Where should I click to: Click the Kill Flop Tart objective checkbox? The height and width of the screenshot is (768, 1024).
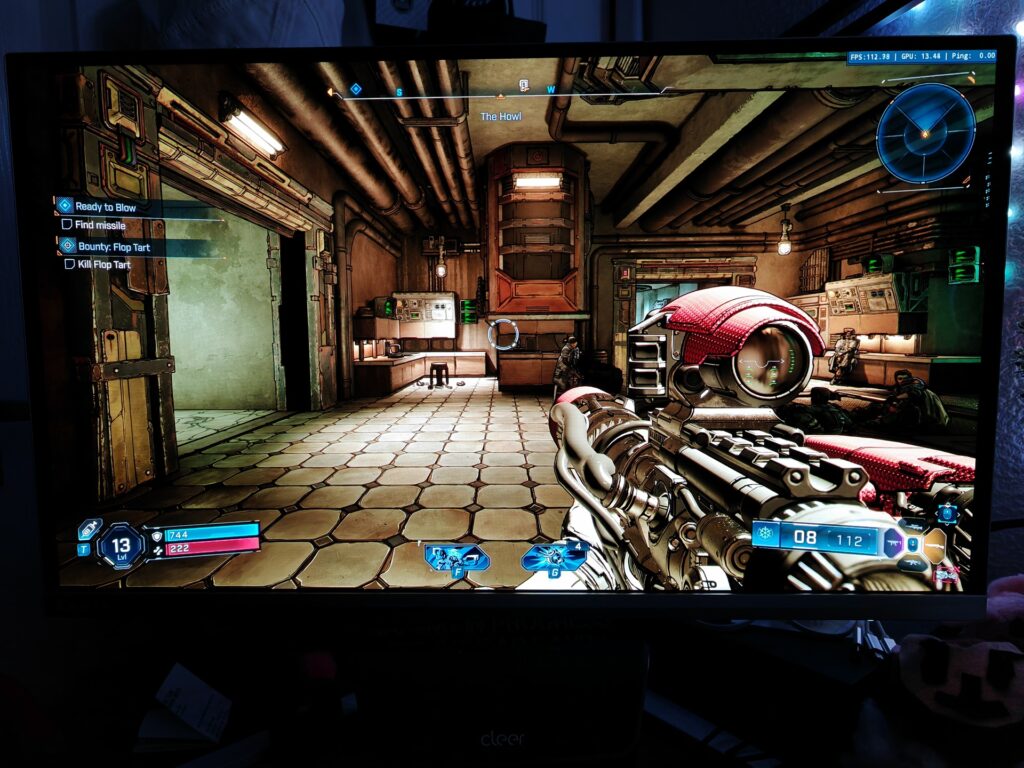pyautogui.click(x=70, y=265)
